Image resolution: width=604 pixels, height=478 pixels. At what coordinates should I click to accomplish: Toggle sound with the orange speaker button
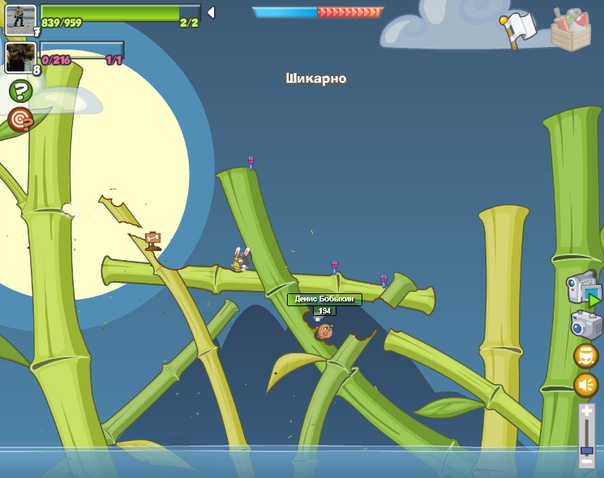pos(586,385)
